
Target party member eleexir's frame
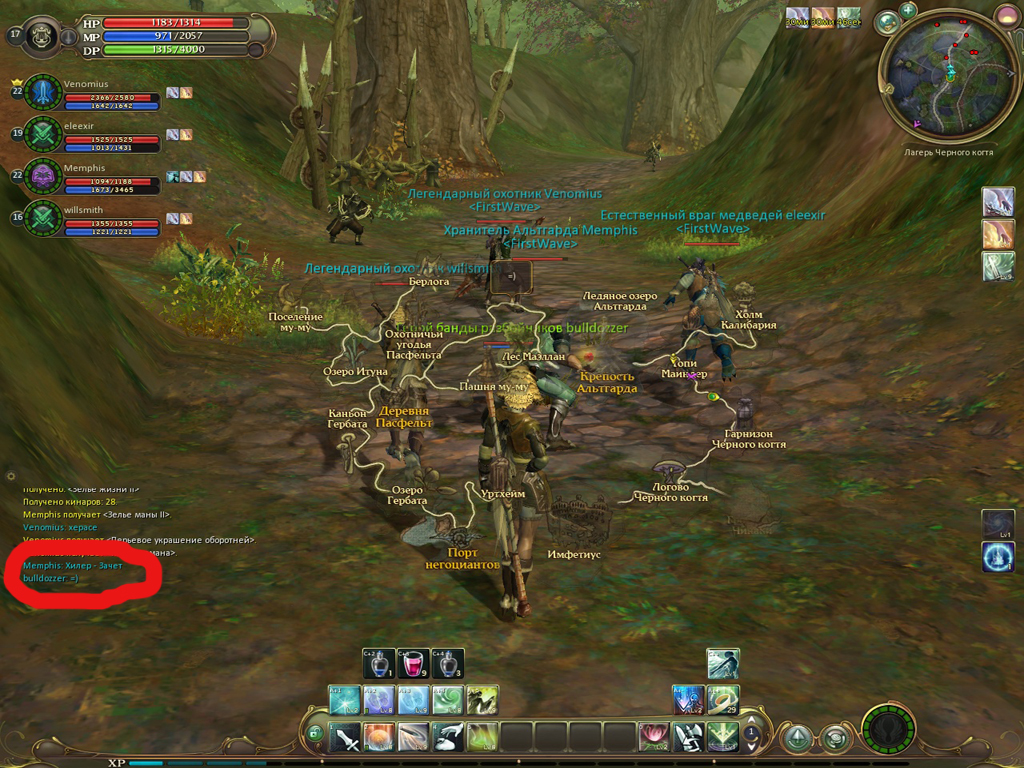click(43, 134)
